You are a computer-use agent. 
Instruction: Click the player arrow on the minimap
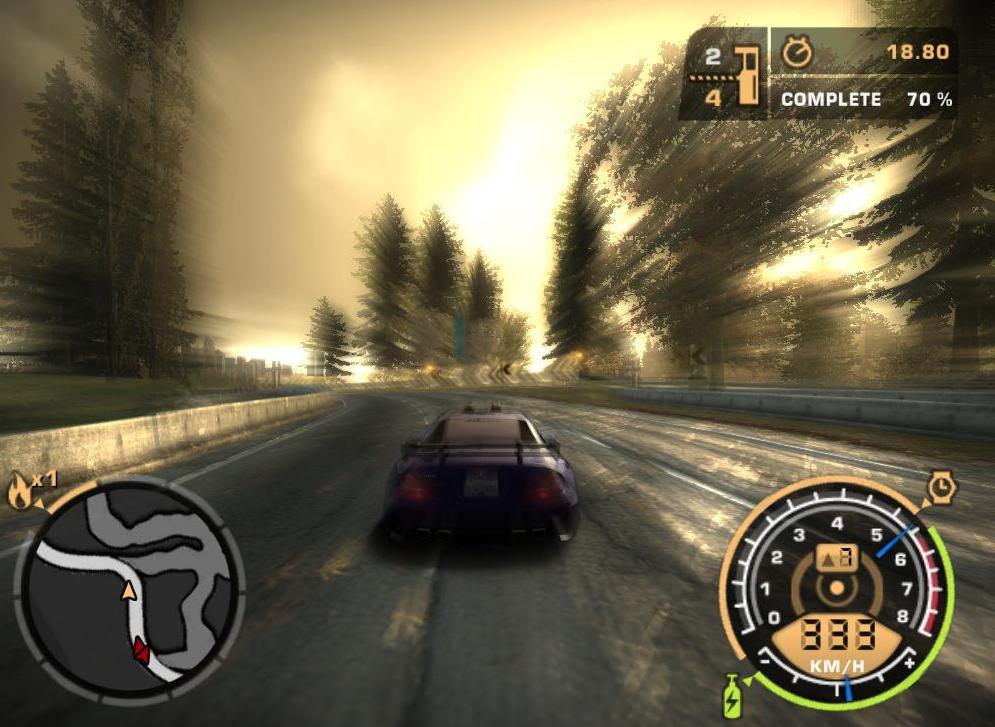pos(128,591)
